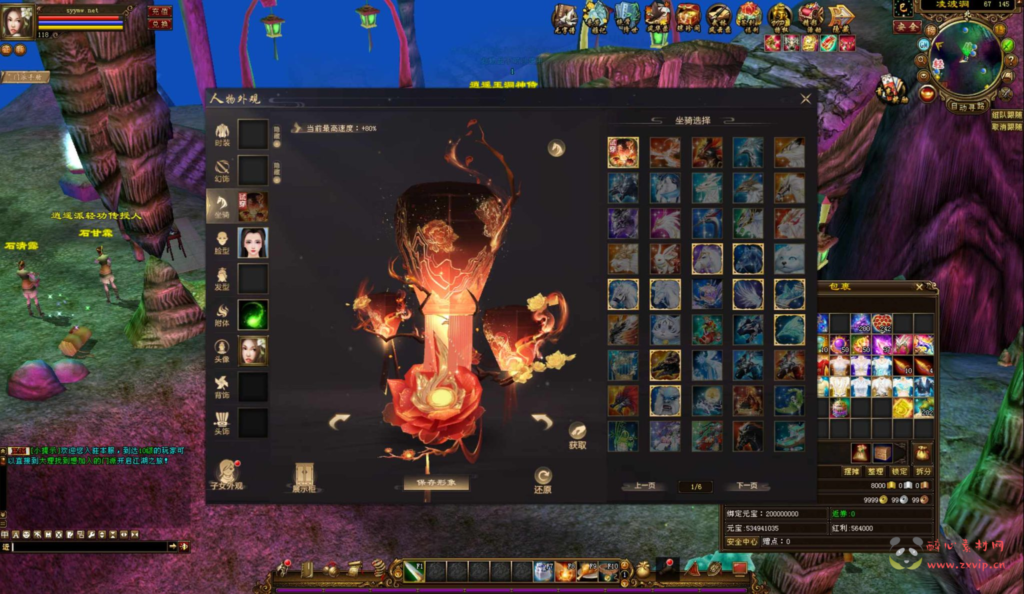Screen dimensions: 1024x594
Task: Open the 展示柜 display cabinet
Action: pyautogui.click(x=304, y=477)
